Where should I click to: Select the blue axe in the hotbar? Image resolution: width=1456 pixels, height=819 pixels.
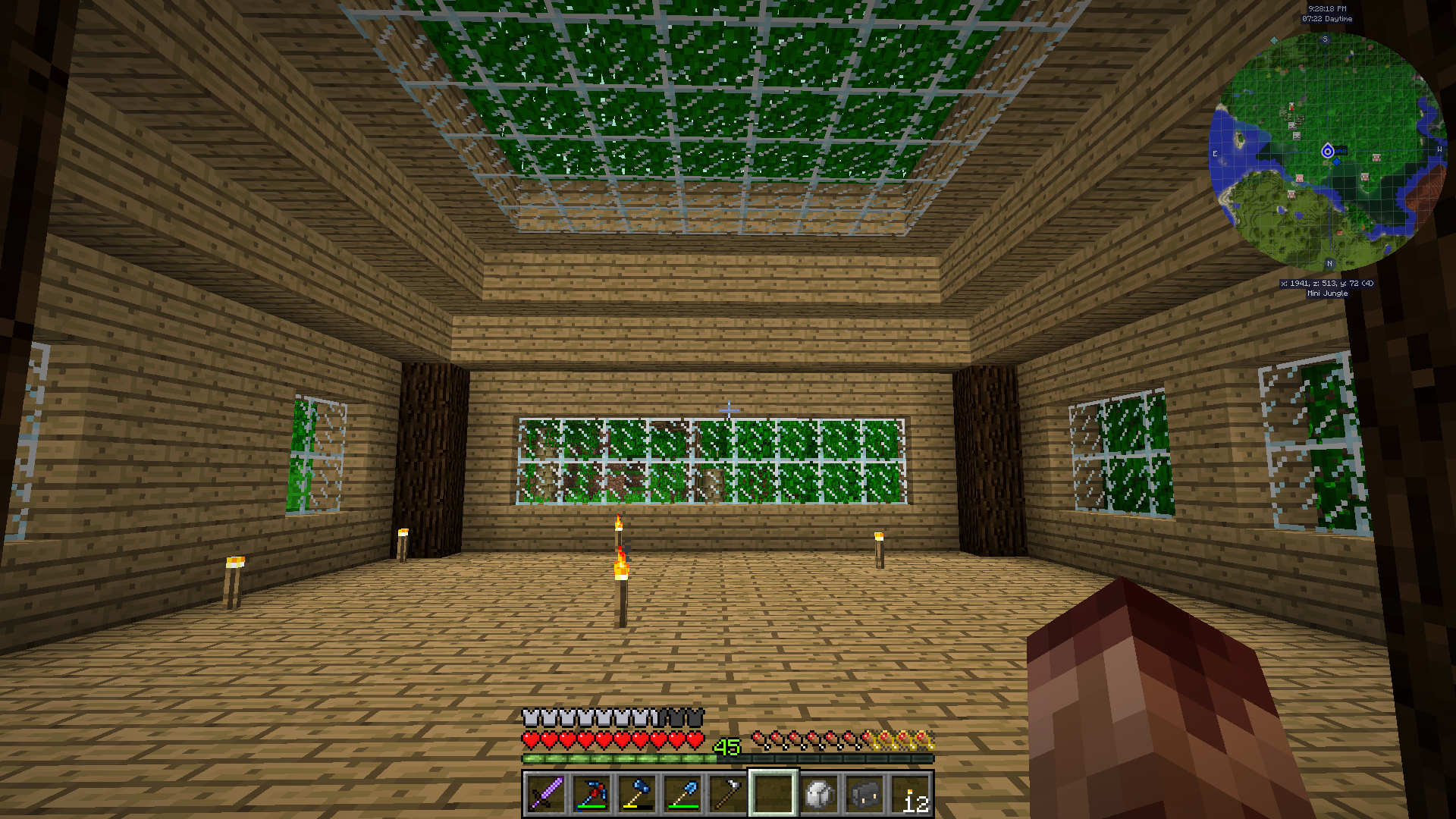tap(637, 794)
